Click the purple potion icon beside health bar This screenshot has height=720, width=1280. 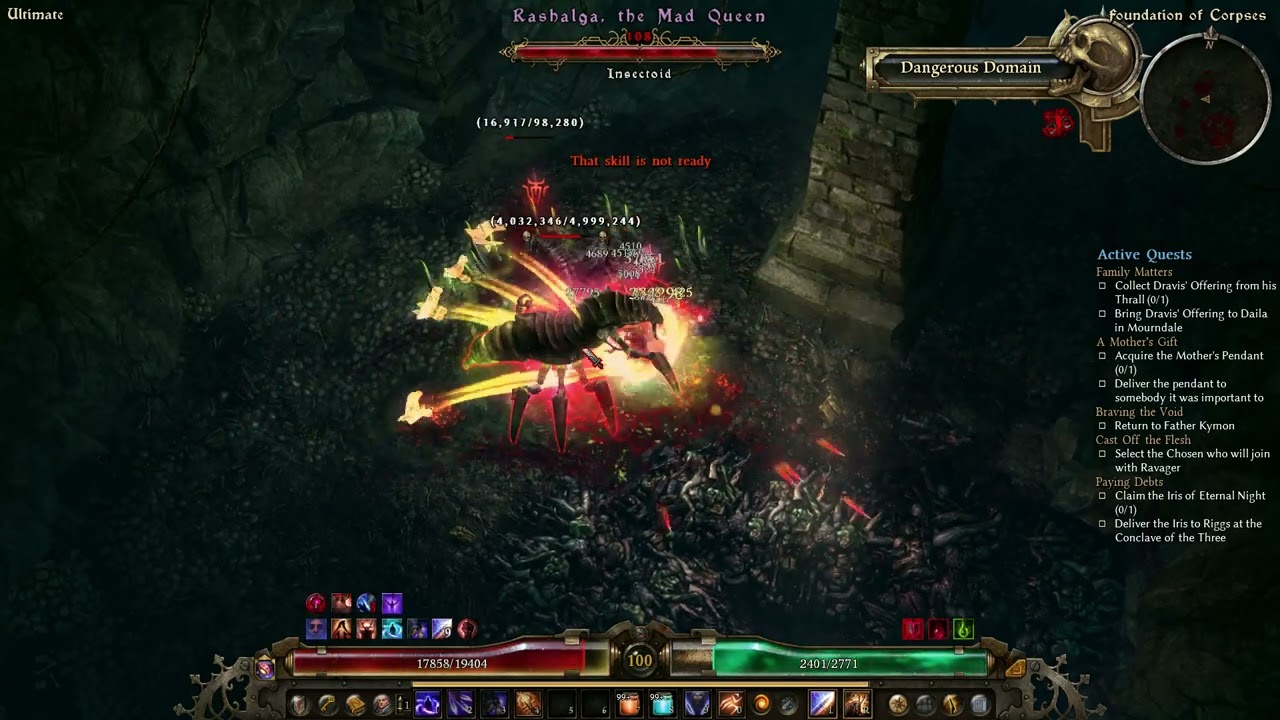coord(265,669)
